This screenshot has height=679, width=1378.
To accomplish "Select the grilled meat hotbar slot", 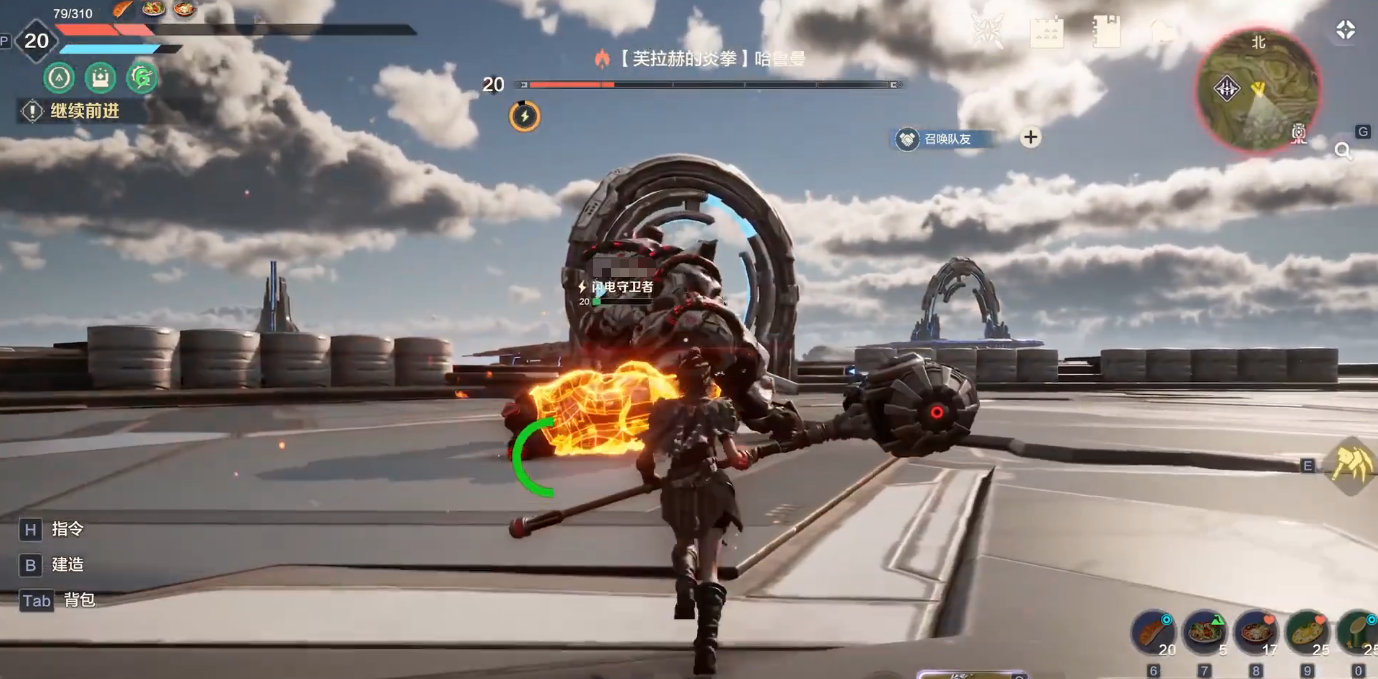I will [1153, 633].
